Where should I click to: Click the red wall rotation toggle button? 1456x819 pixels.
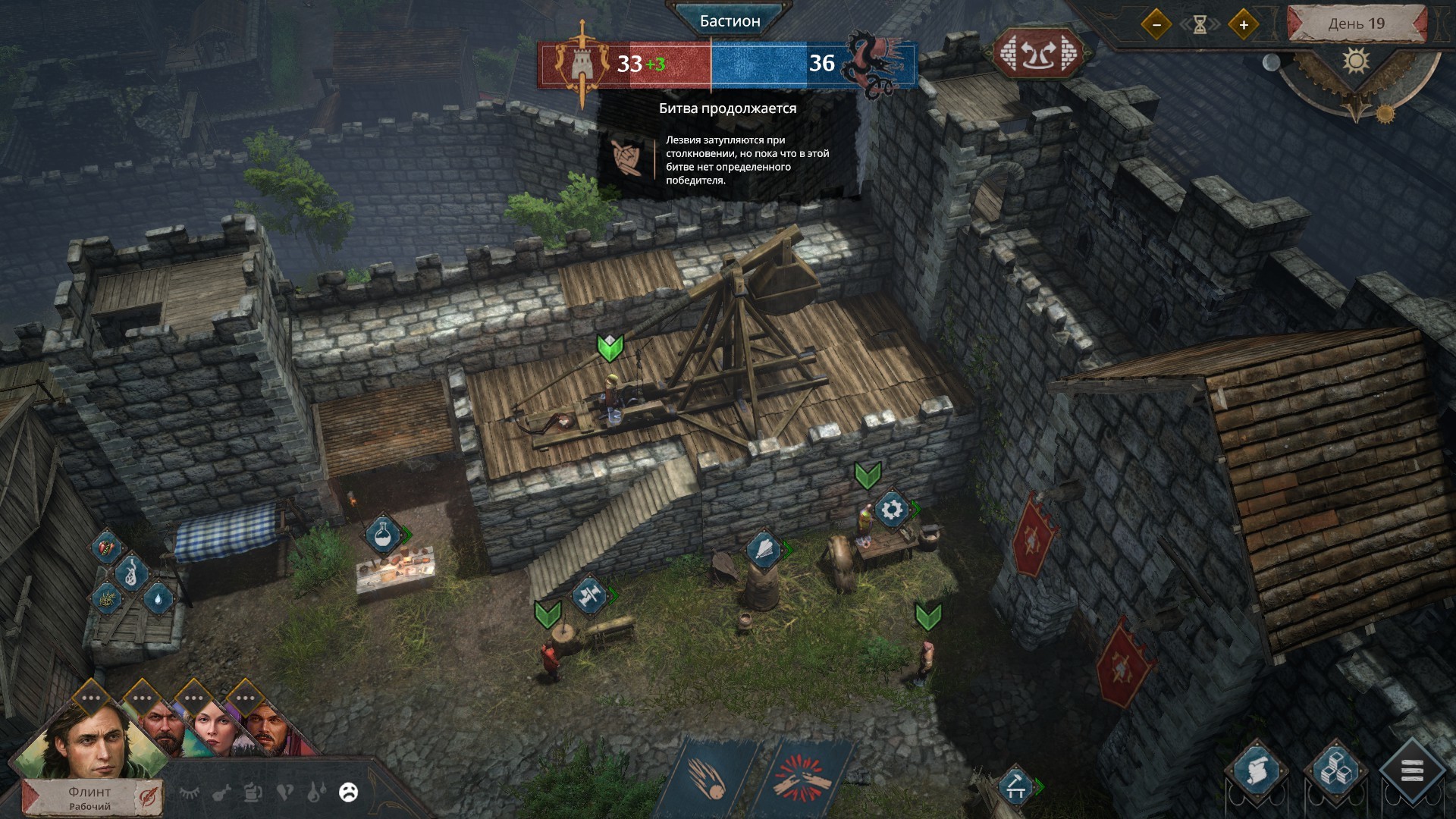1038,54
